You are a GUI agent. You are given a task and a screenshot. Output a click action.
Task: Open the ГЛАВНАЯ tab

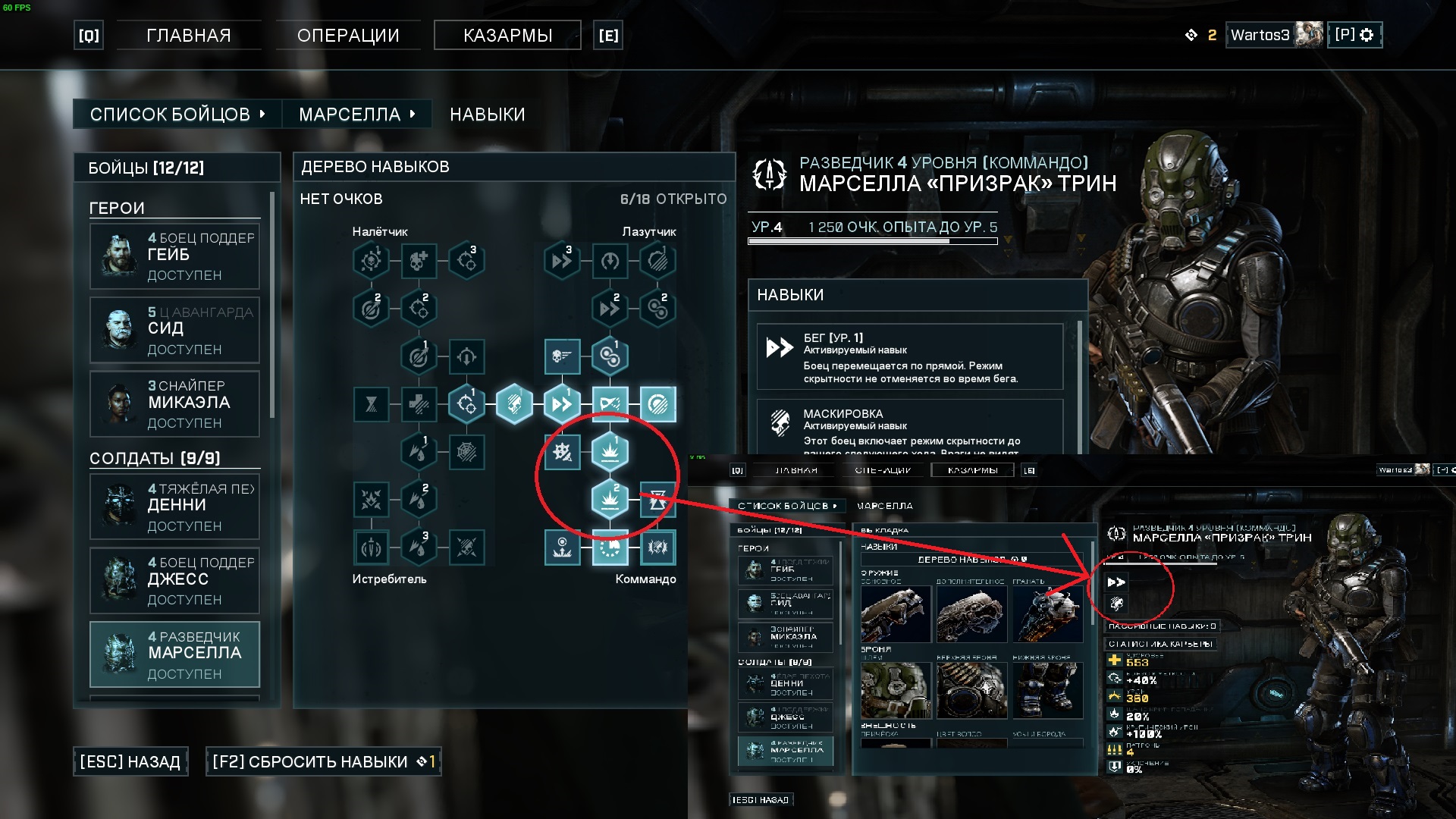click(x=188, y=36)
